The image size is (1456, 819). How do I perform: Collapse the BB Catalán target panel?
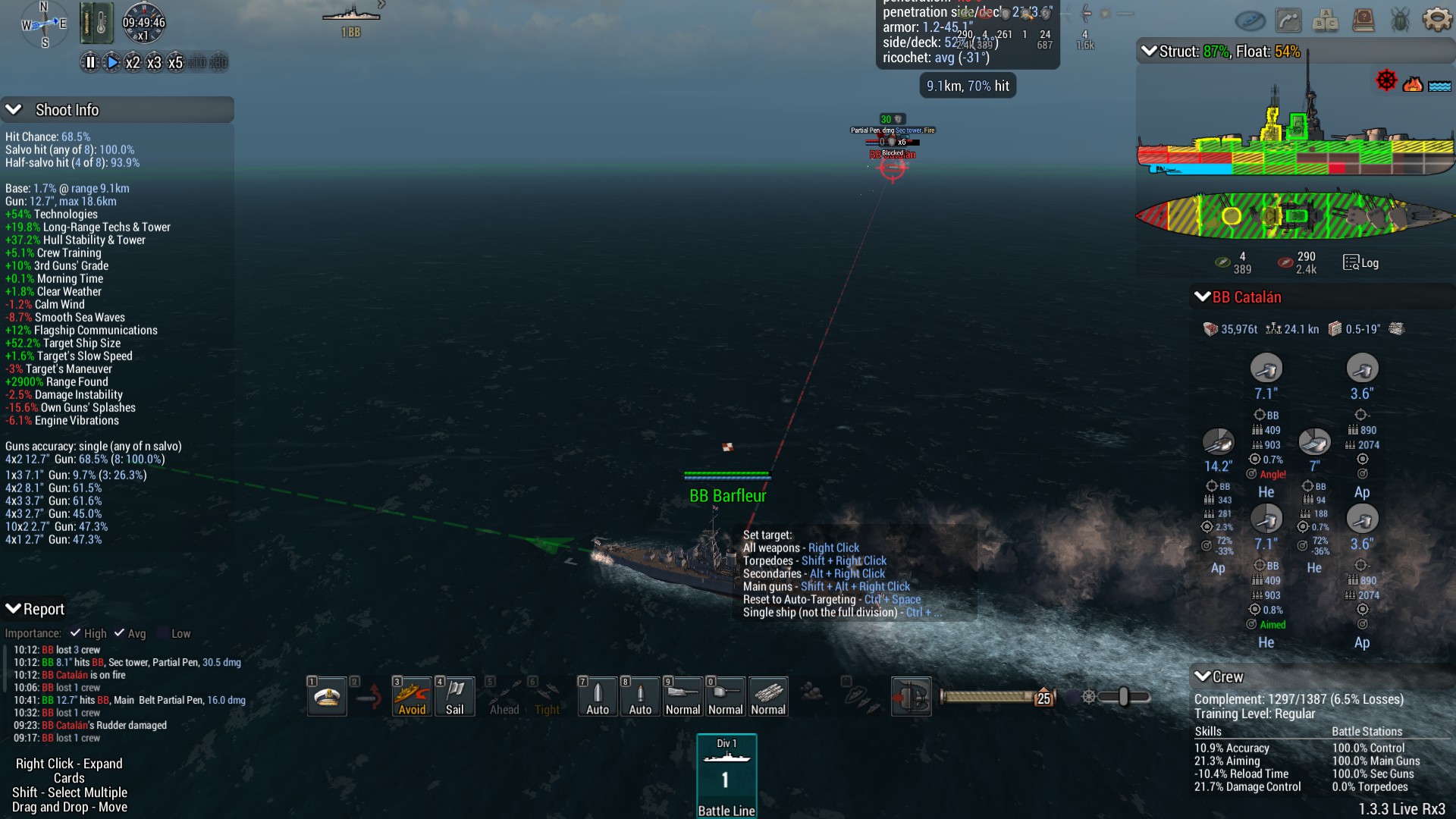point(1203,297)
